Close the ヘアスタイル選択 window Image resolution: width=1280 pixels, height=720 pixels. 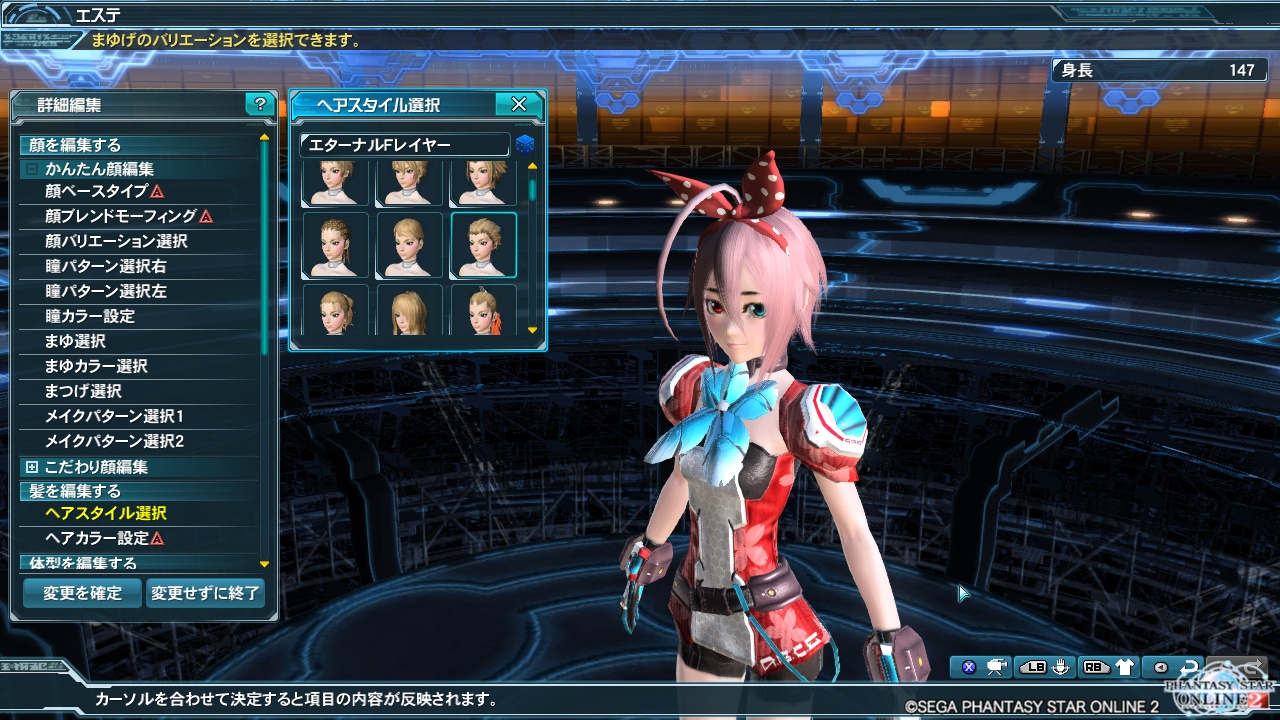point(518,104)
